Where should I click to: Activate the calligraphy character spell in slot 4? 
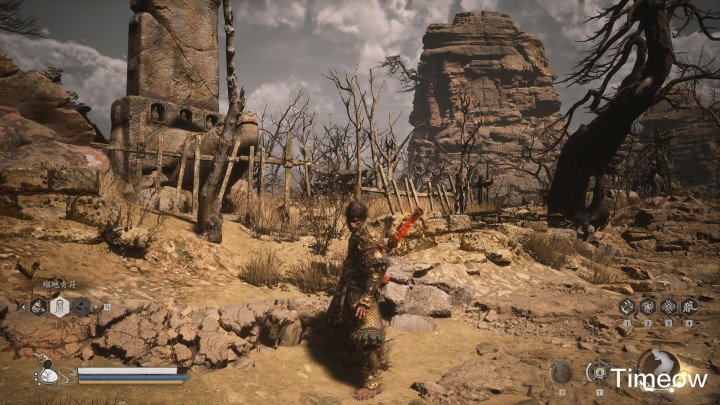pyautogui.click(x=689, y=307)
